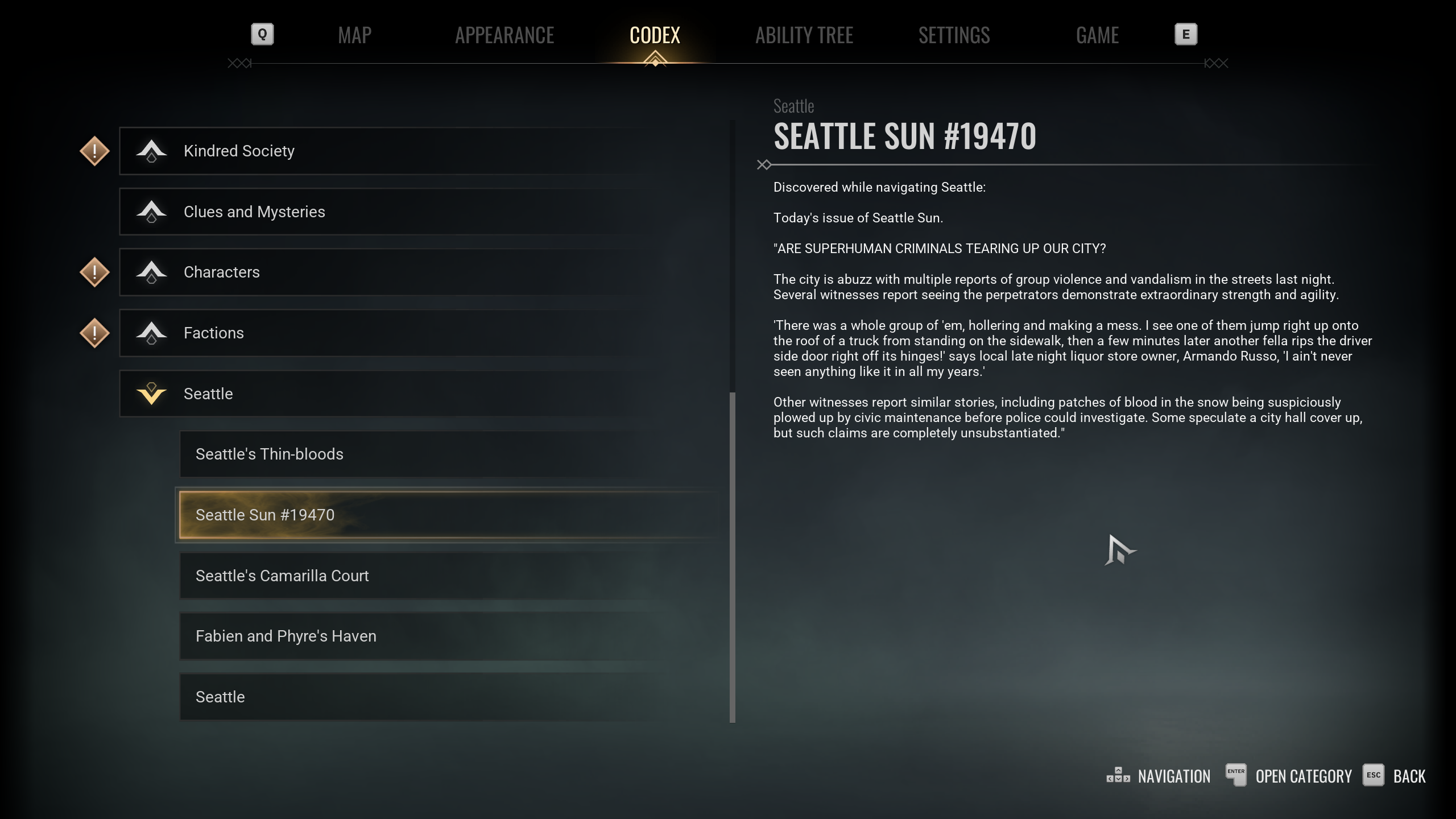The height and width of the screenshot is (819, 1456).
Task: Expand the Kindred Society category
Action: tap(398, 151)
